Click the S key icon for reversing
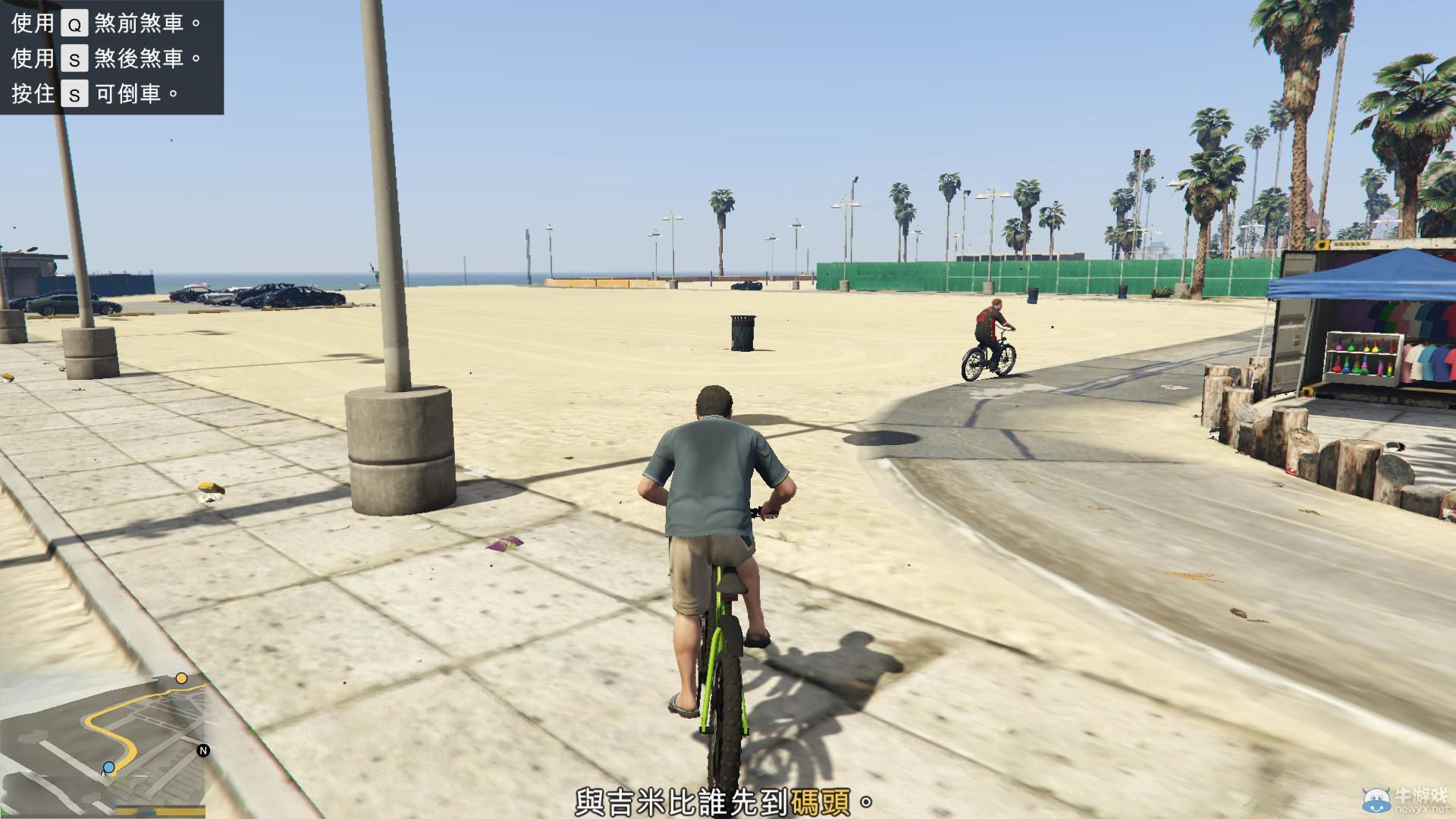The image size is (1456, 819). point(74,95)
